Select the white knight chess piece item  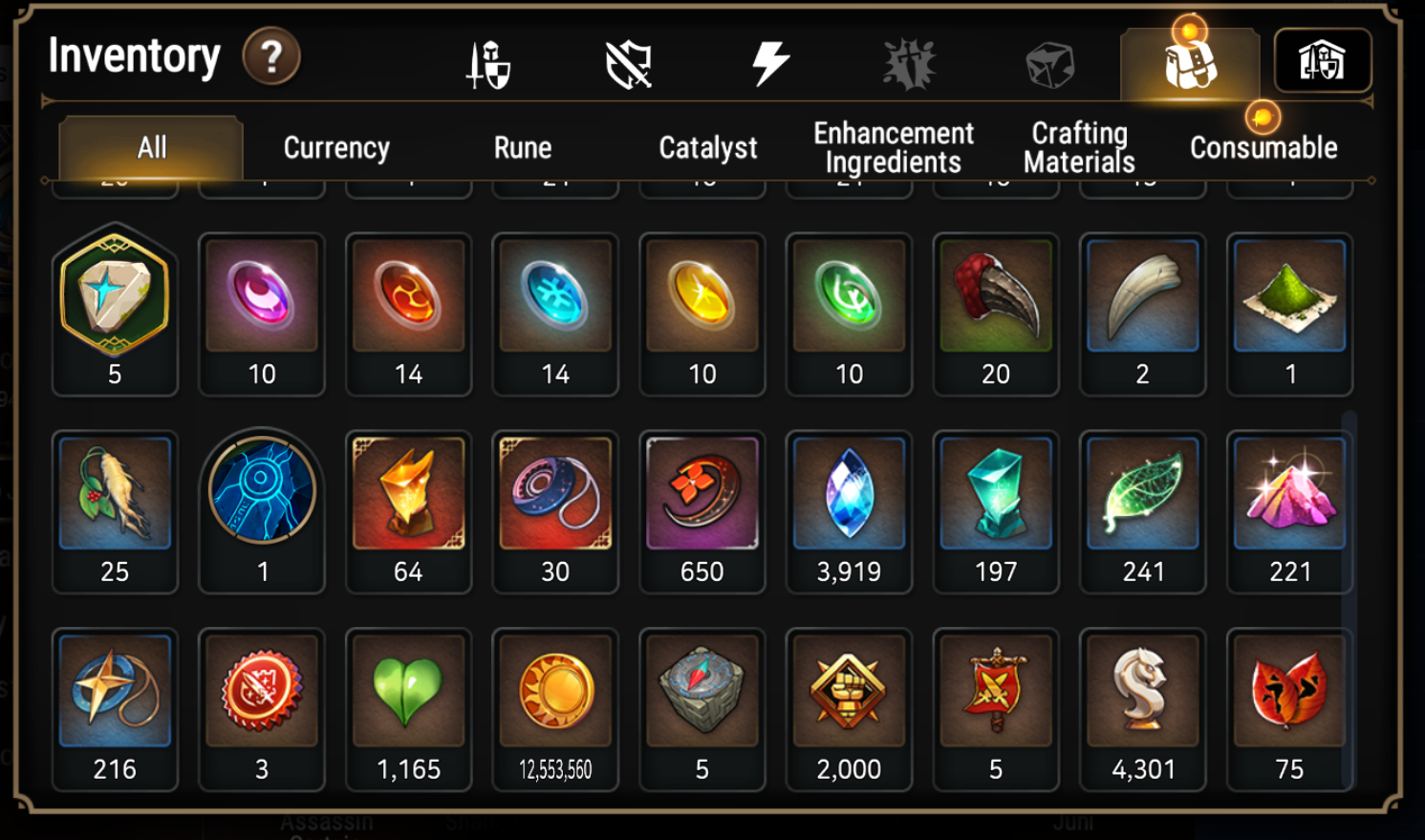[1142, 708]
